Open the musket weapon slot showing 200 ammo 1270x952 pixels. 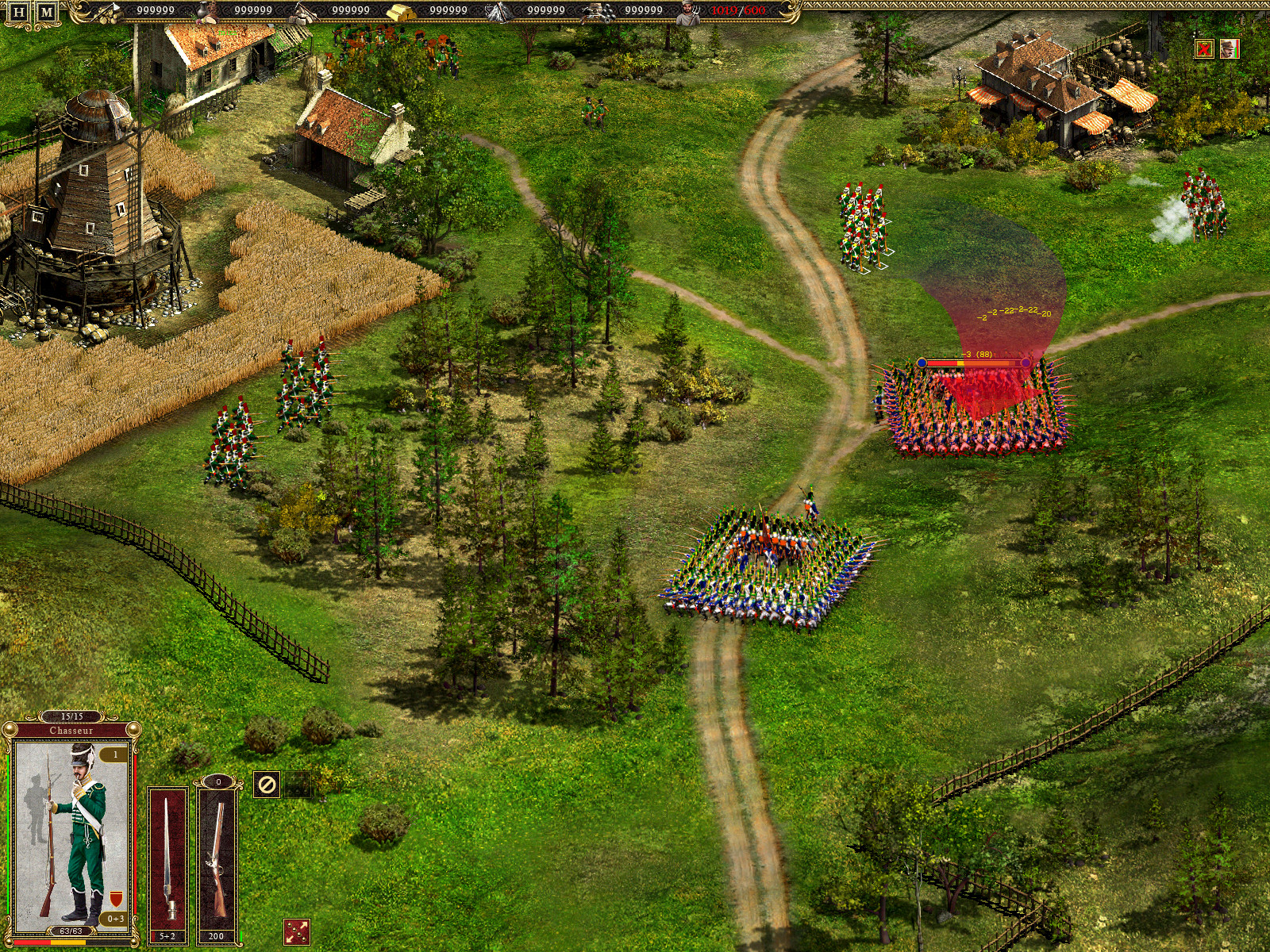click(218, 857)
